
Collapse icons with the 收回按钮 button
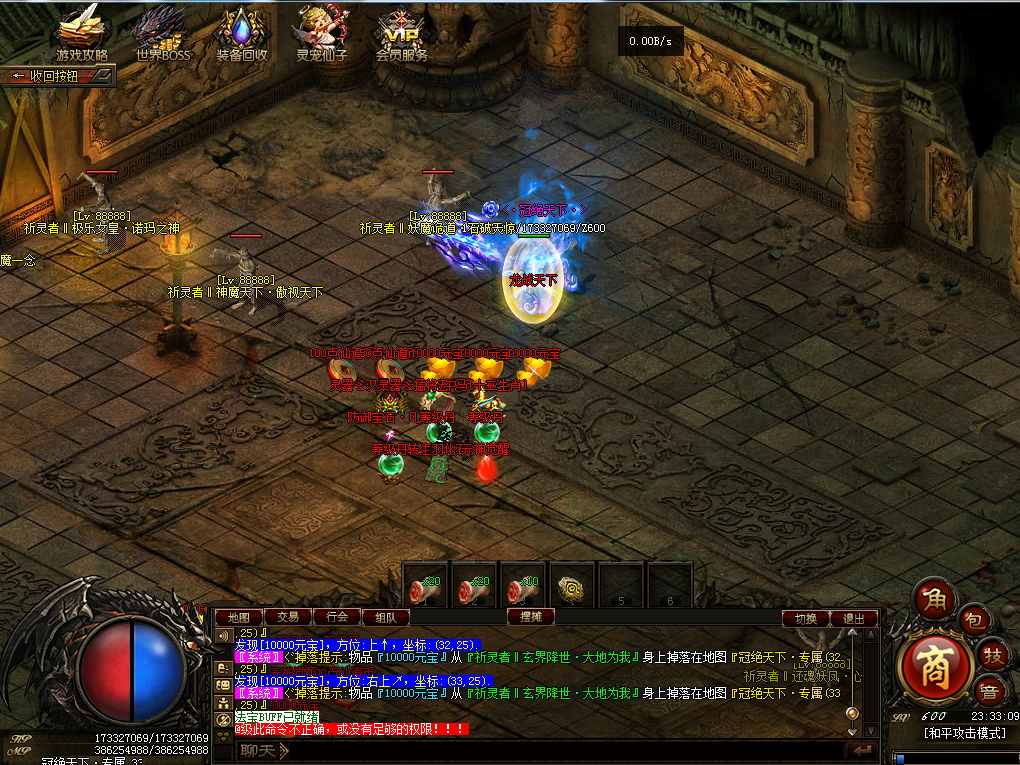(58, 76)
